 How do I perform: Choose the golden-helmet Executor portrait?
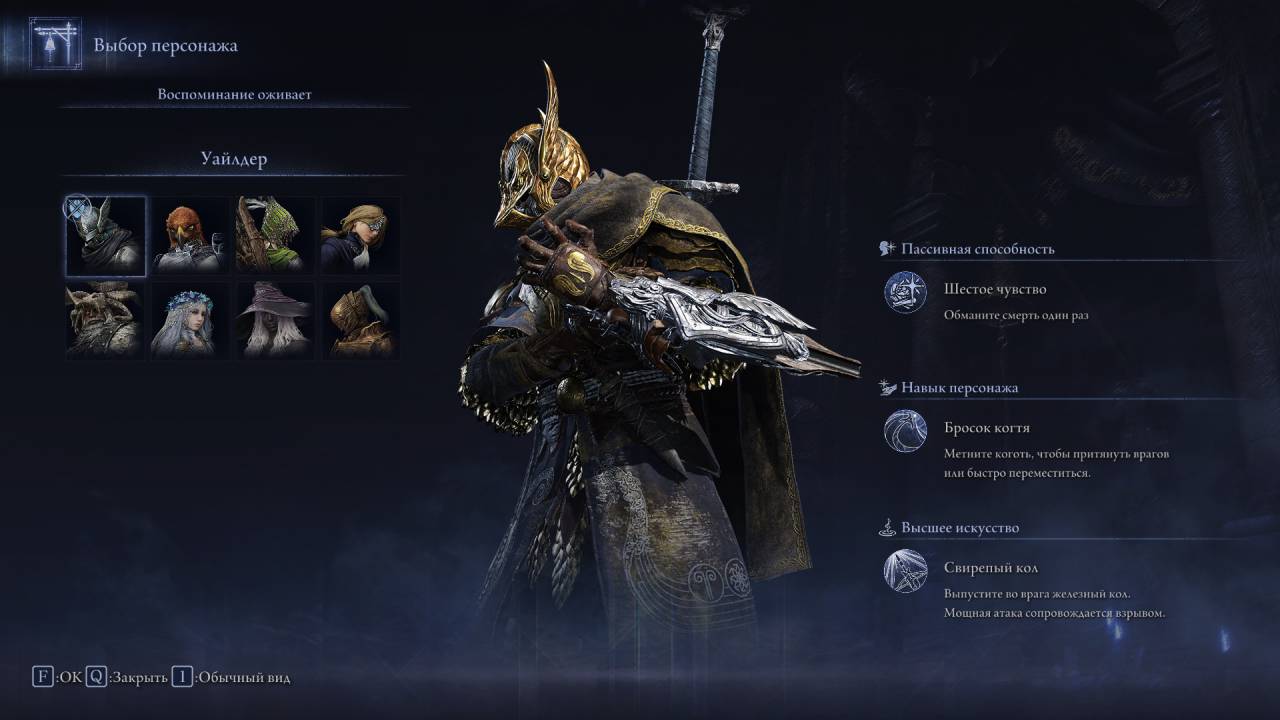pyautogui.click(x=360, y=320)
